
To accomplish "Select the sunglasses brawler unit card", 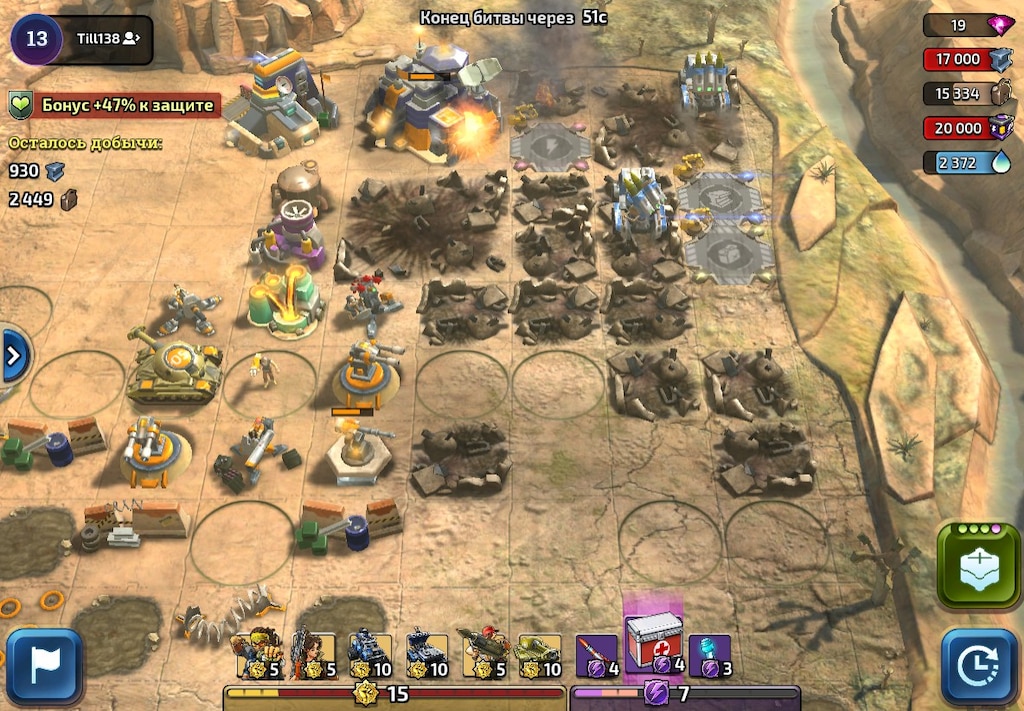I will [x=259, y=654].
